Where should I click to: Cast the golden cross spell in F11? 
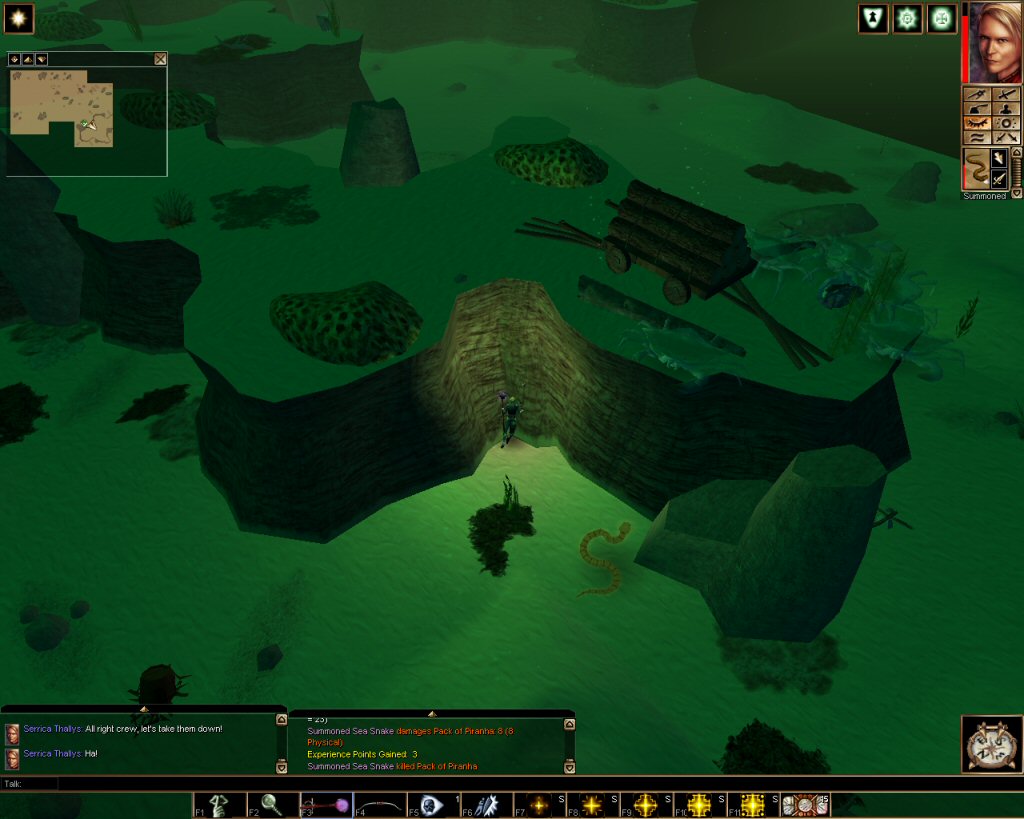point(754,805)
